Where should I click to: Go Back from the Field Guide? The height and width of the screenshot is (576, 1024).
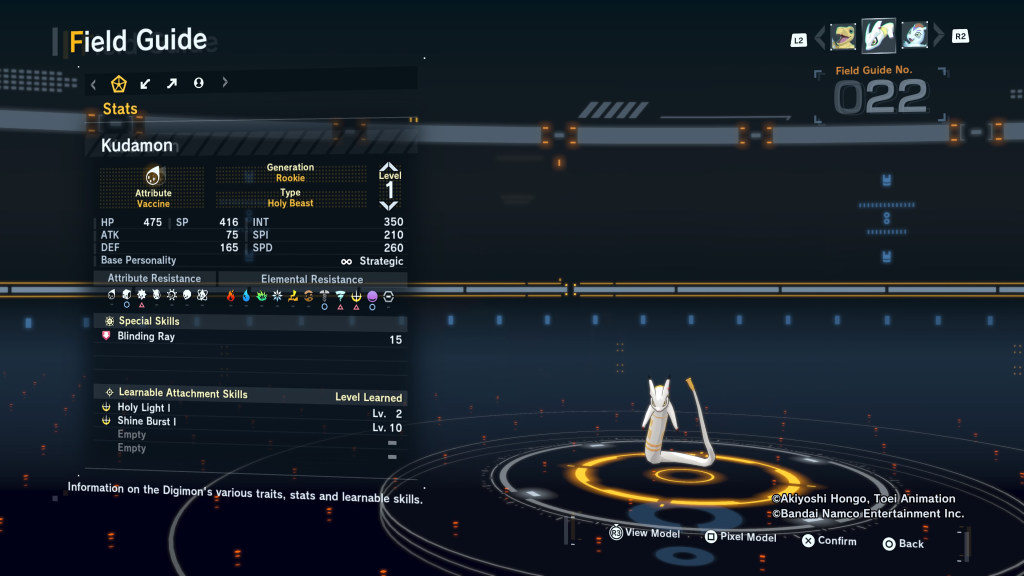902,544
